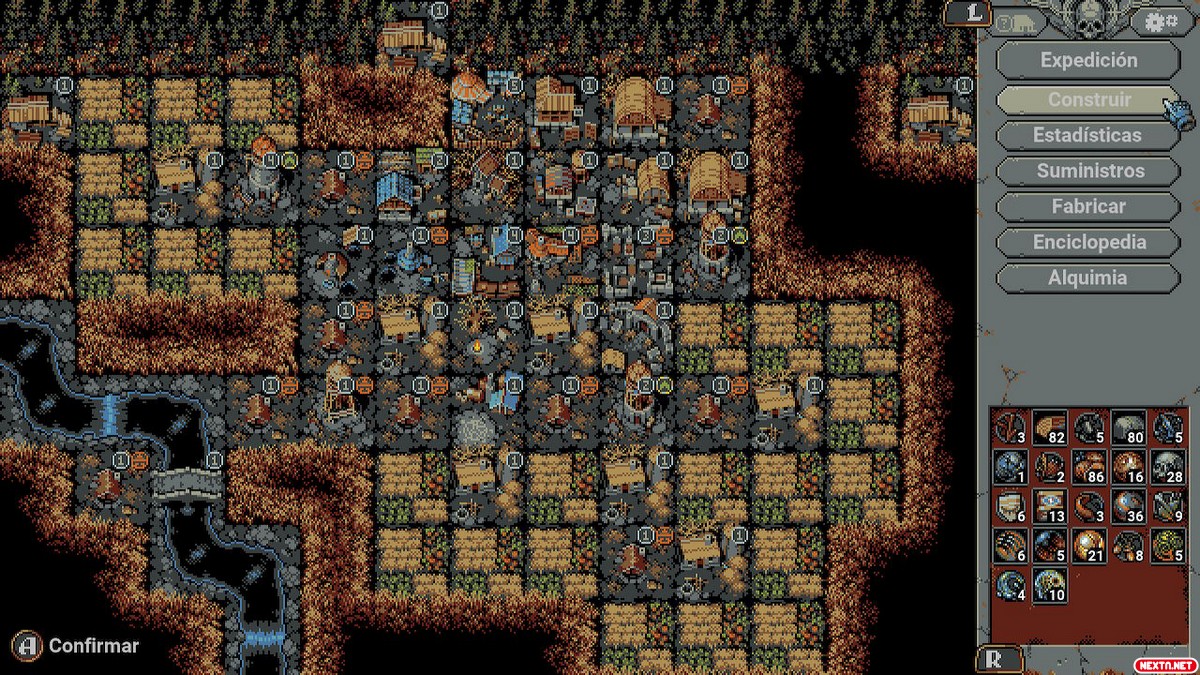Select the Construir menu entry
Viewport: 1200px width, 675px height.
pyautogui.click(x=1088, y=99)
